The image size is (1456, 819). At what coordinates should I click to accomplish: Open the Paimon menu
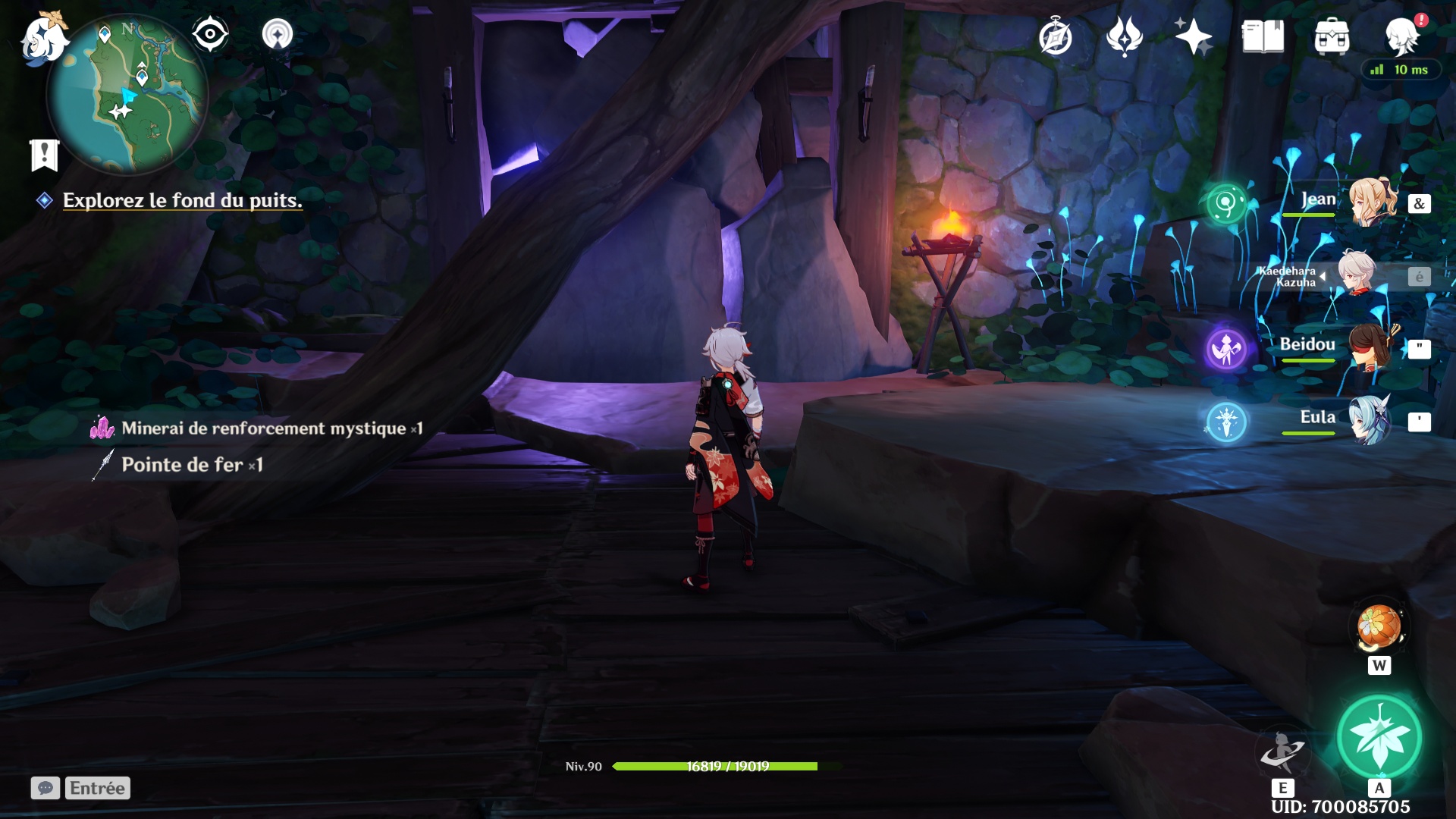point(44,38)
